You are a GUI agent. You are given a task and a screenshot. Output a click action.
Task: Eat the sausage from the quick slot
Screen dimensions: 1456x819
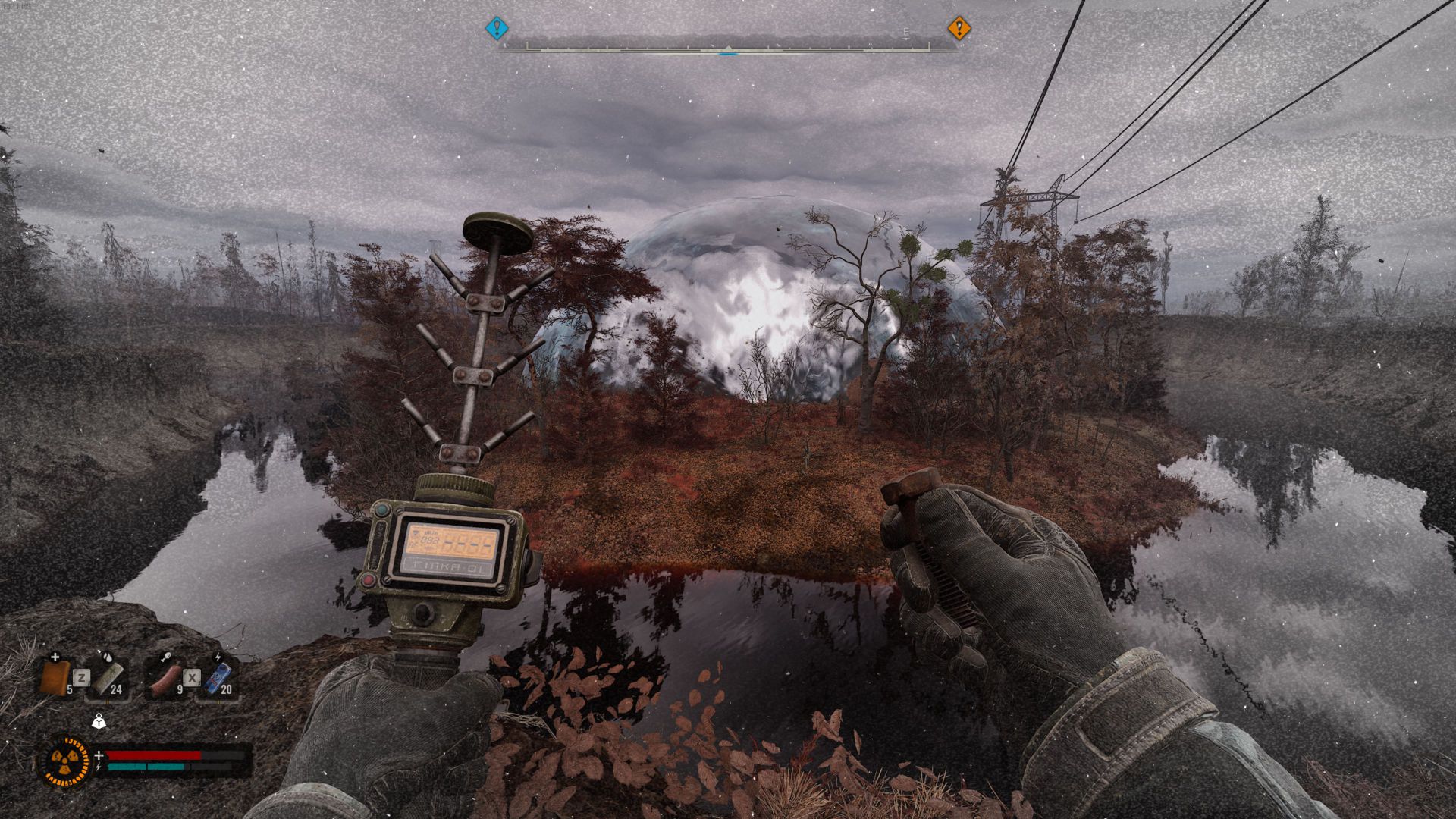165,678
